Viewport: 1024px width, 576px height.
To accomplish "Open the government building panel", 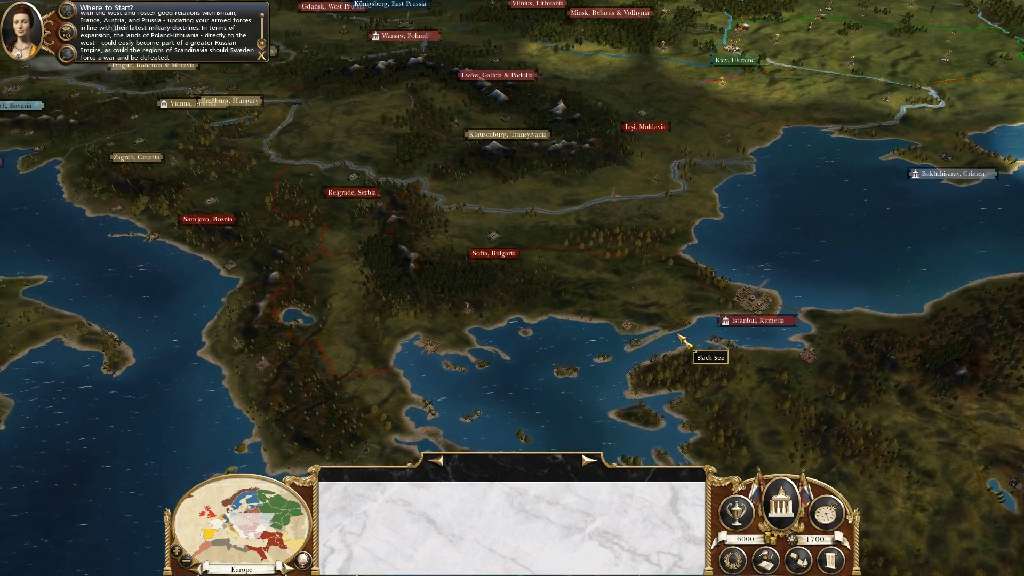I will [781, 503].
